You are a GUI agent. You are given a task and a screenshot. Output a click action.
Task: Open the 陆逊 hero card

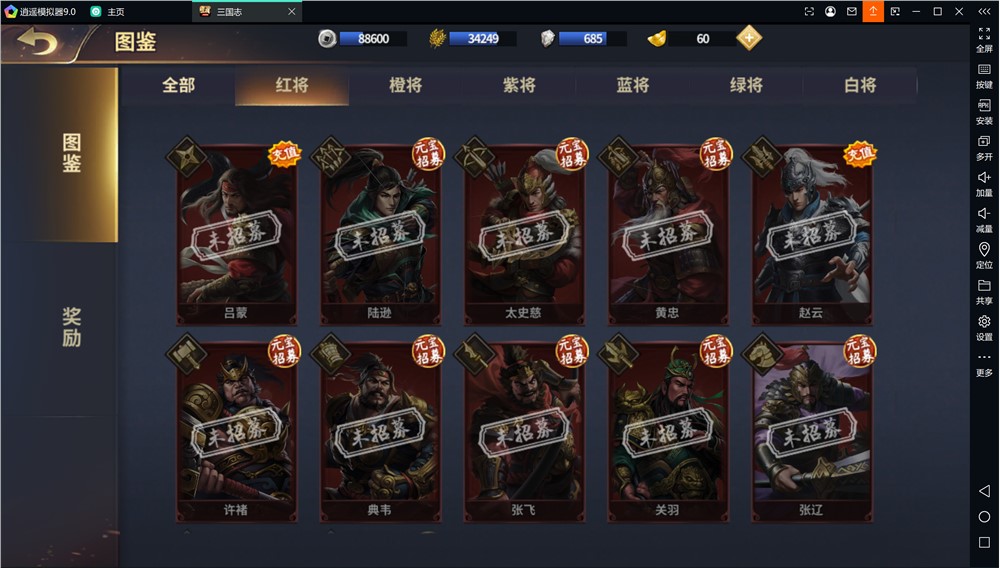pos(380,233)
